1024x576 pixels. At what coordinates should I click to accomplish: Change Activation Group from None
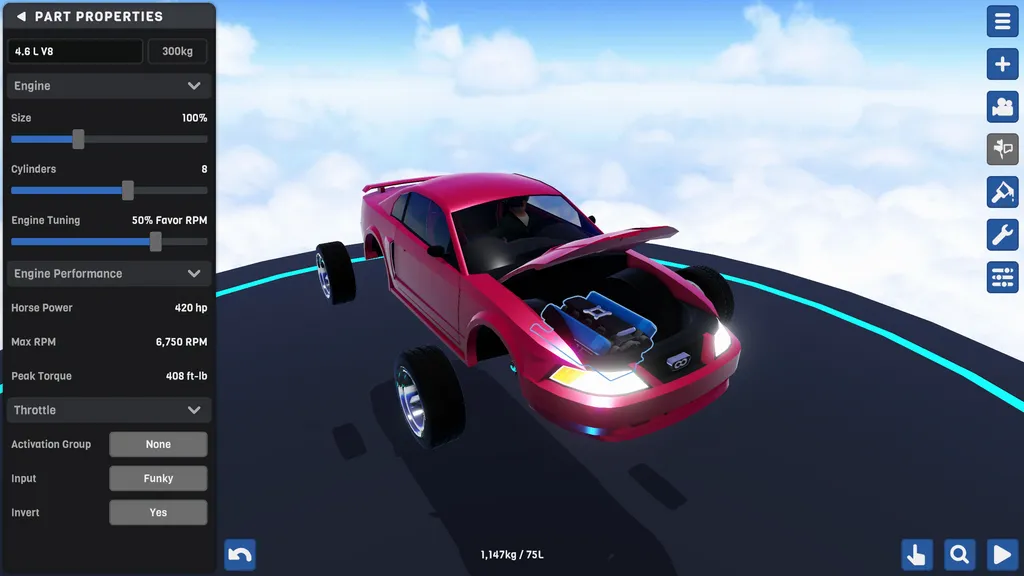(158, 444)
